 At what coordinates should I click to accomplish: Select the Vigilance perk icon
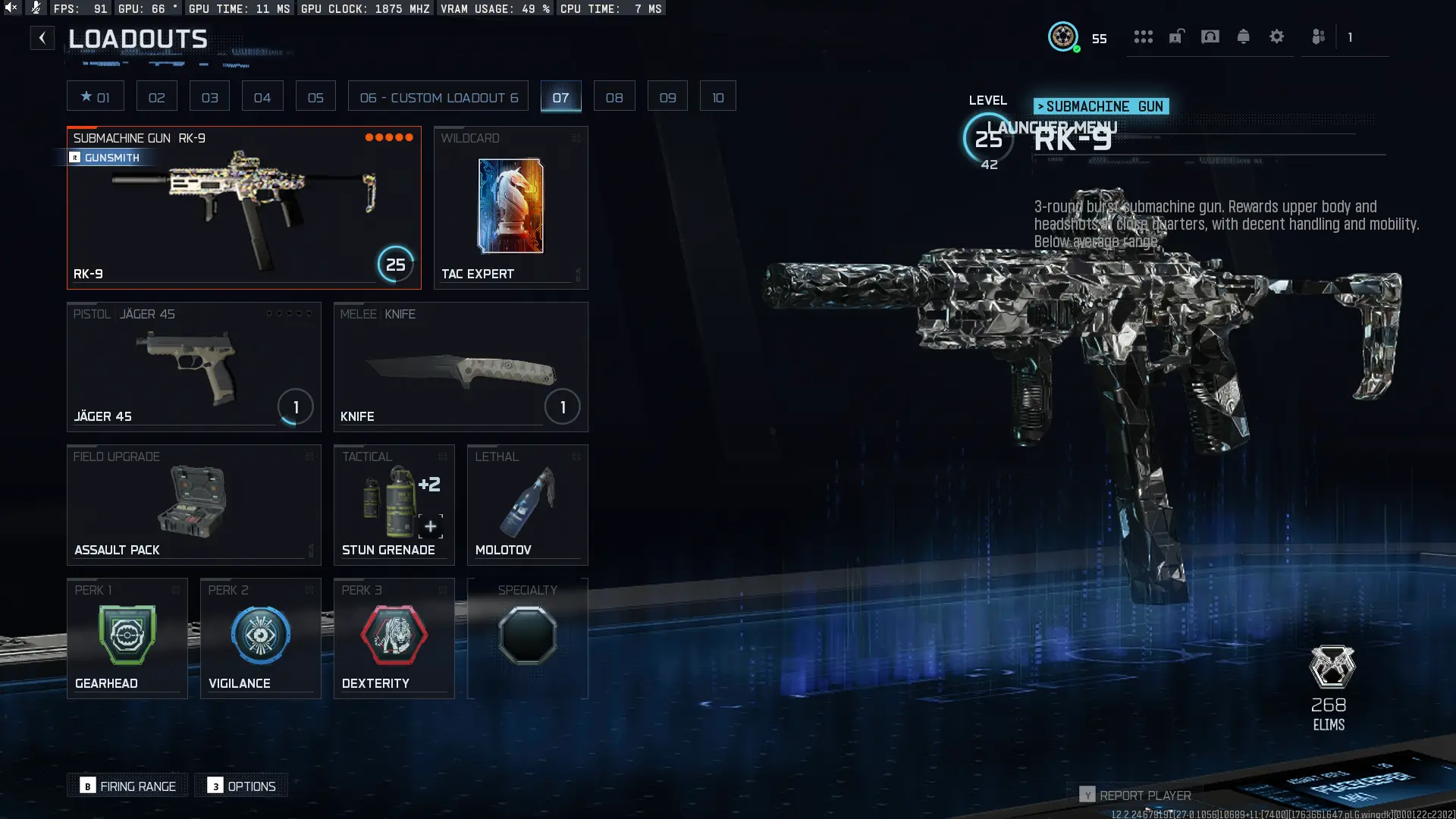[260, 635]
